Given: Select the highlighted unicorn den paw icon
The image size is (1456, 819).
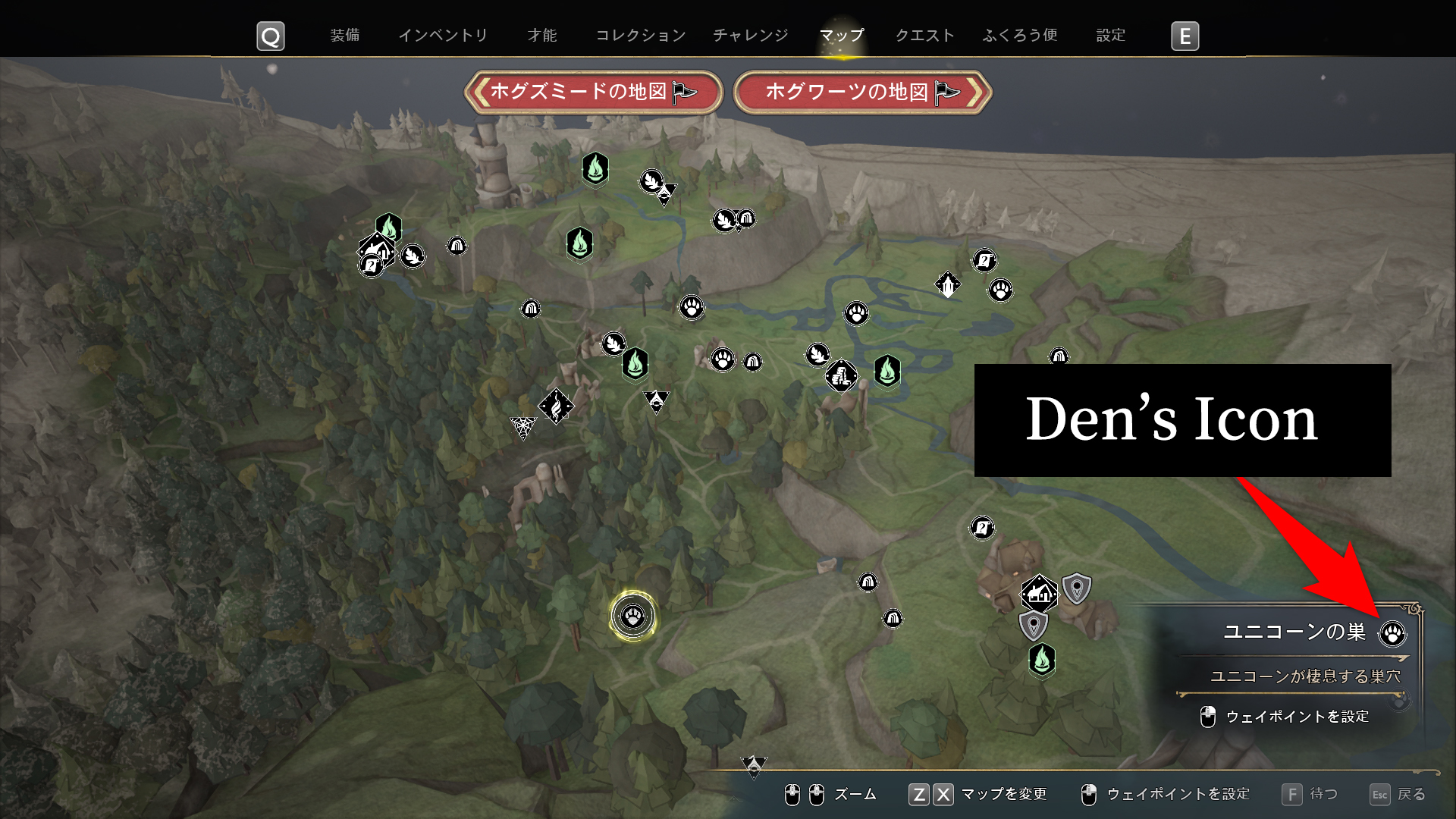Looking at the screenshot, I should 635,617.
